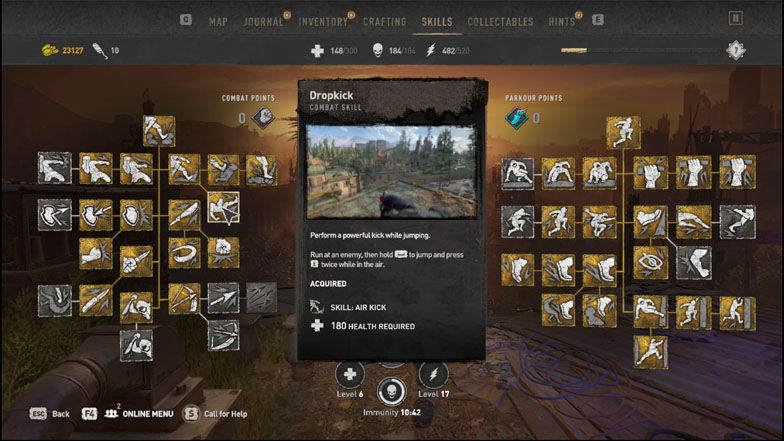Click the Immunity skull icon
The width and height of the screenshot is (784, 441).
(391, 390)
